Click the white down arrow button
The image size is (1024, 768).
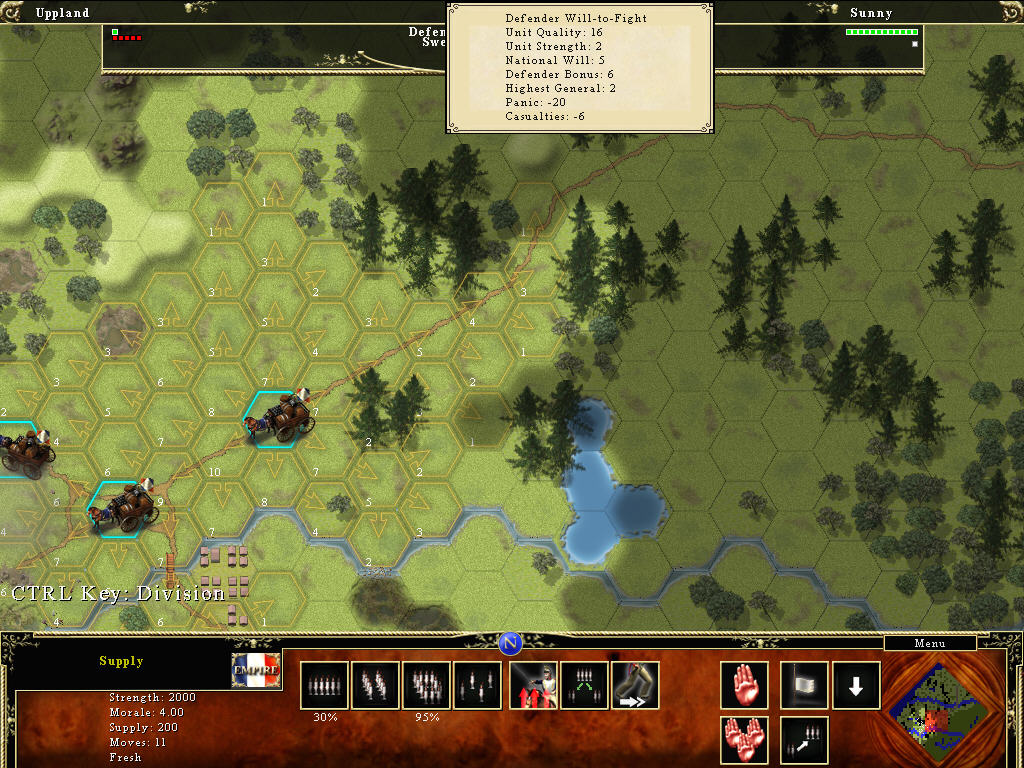856,685
